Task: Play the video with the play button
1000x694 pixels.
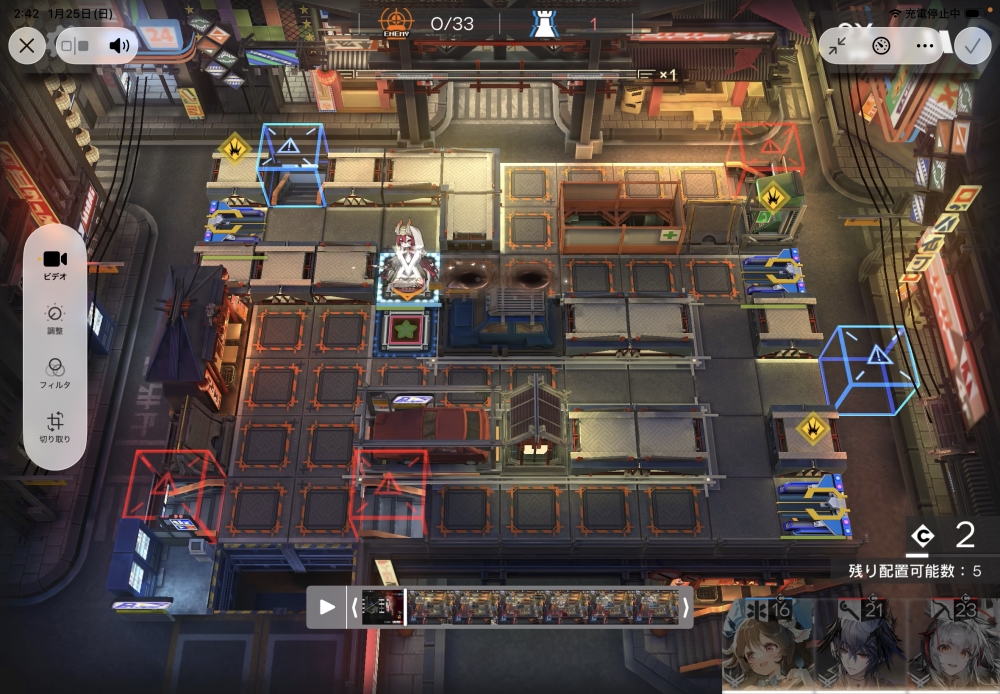Action: pyautogui.click(x=327, y=607)
